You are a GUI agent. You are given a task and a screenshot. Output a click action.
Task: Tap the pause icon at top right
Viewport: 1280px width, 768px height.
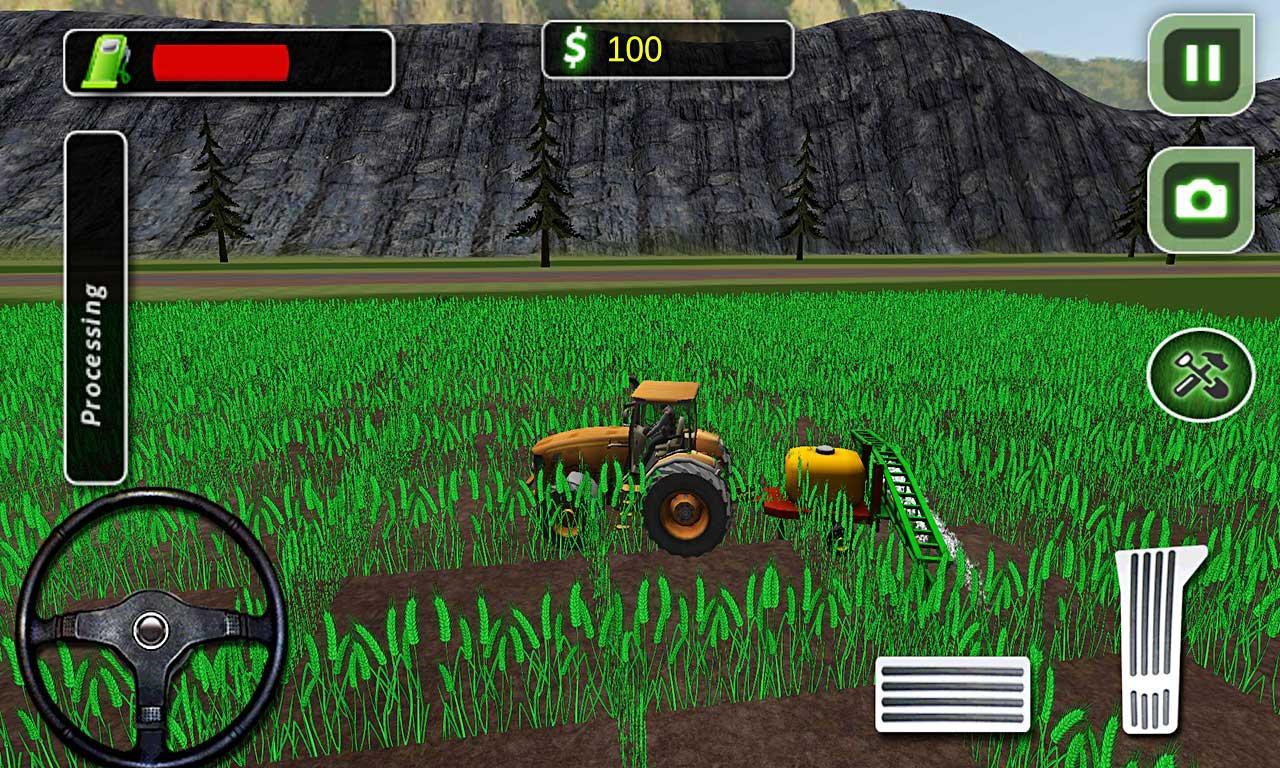coord(1203,62)
